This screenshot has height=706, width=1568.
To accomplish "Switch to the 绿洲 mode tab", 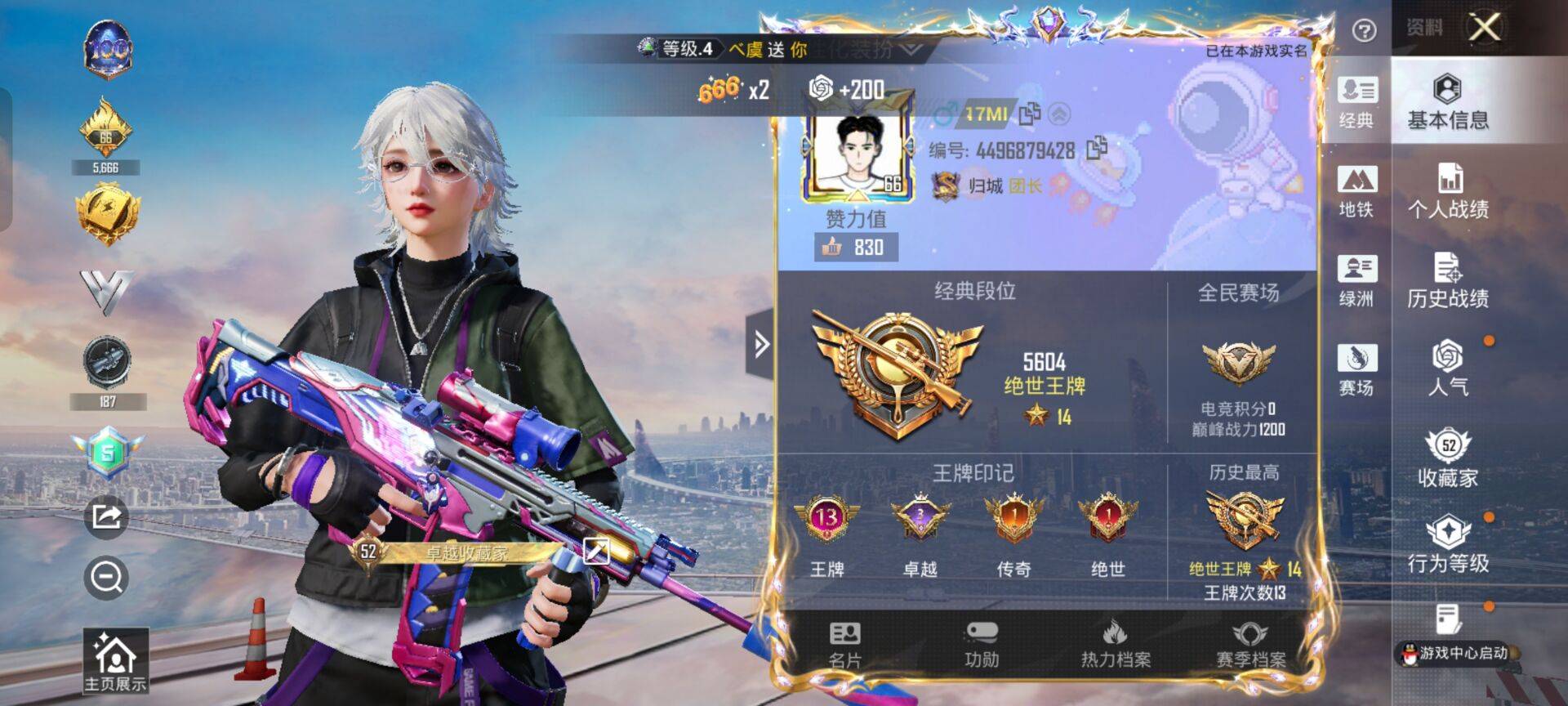I will click(x=1356, y=280).
